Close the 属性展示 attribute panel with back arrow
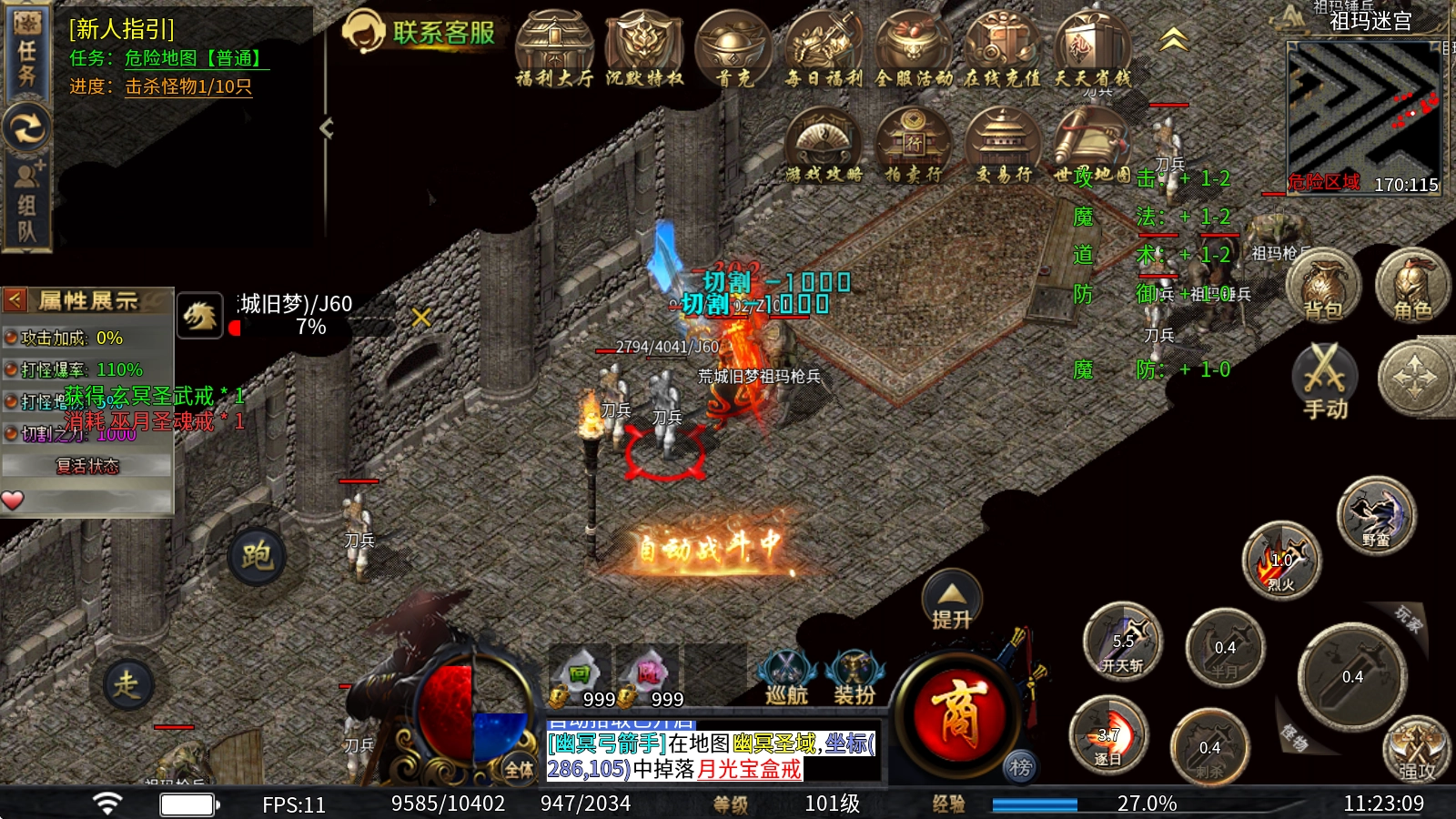The width and height of the screenshot is (1456, 819). pos(15,299)
